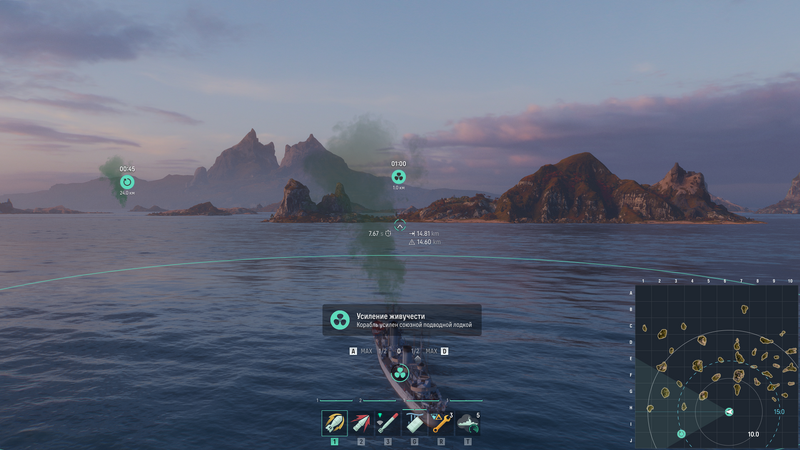Activate the slot G consumable icon
800x450 pixels.
pyautogui.click(x=414, y=423)
